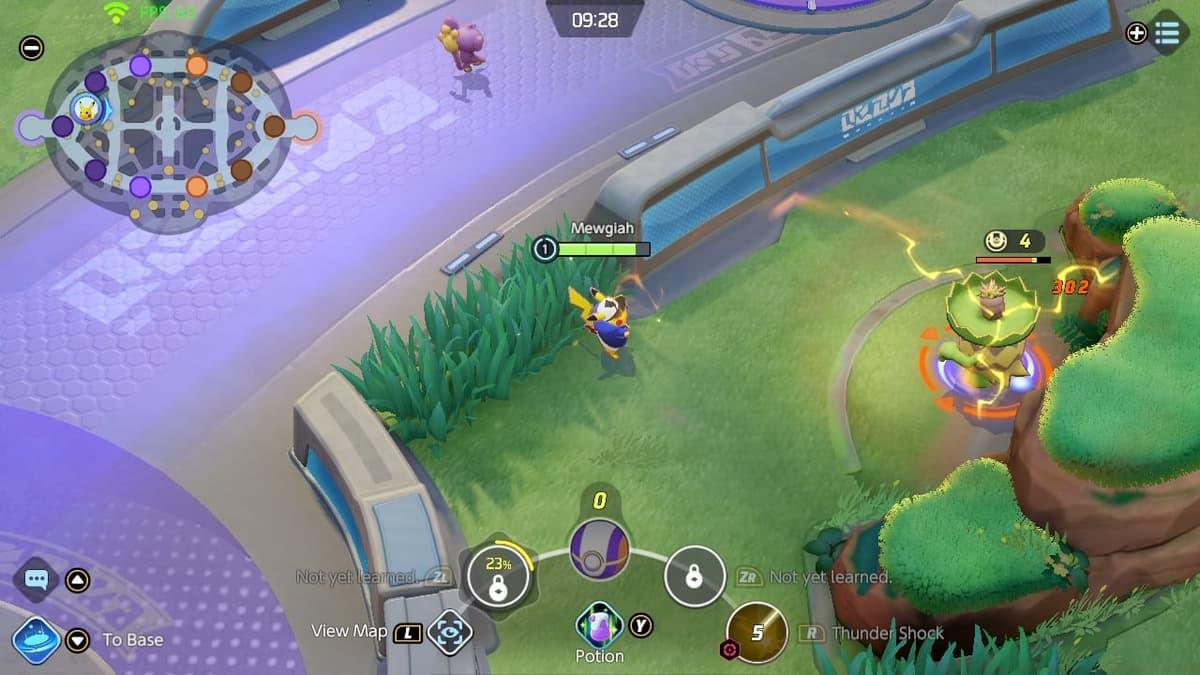1200x675 pixels.
Task: Return to base with the teleport icon
Action: 37,640
